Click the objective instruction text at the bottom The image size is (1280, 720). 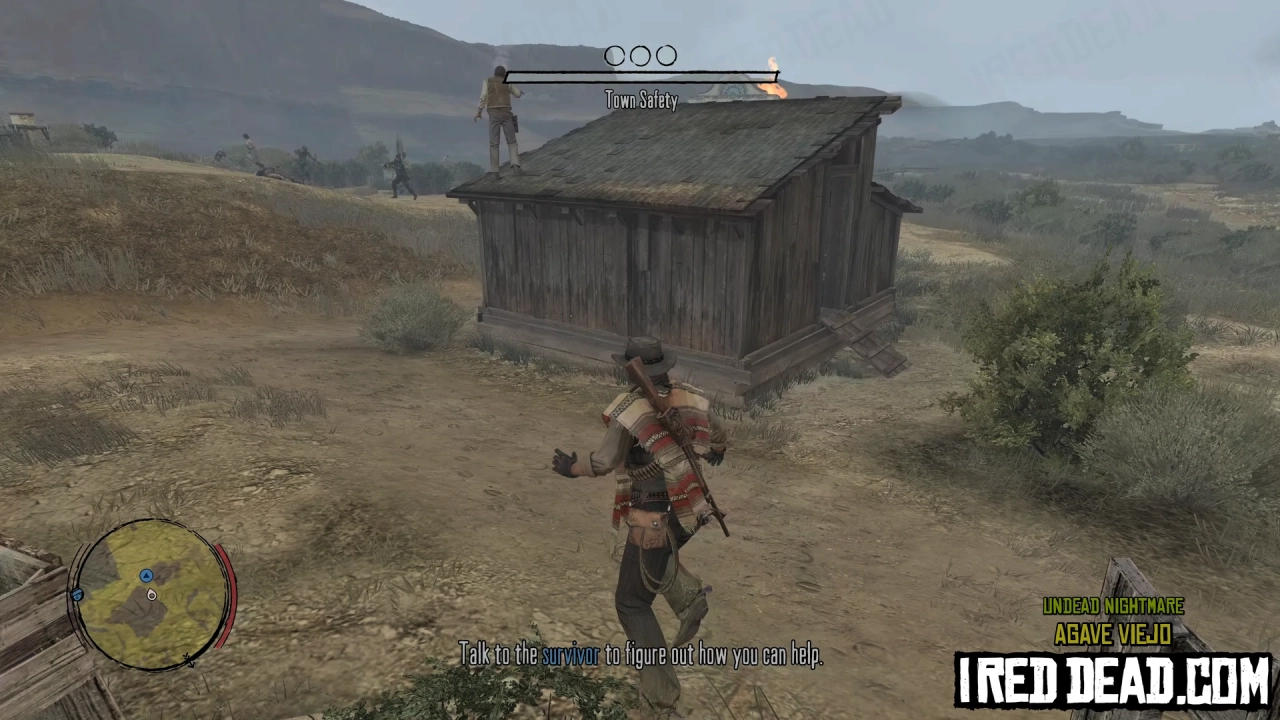coord(641,655)
